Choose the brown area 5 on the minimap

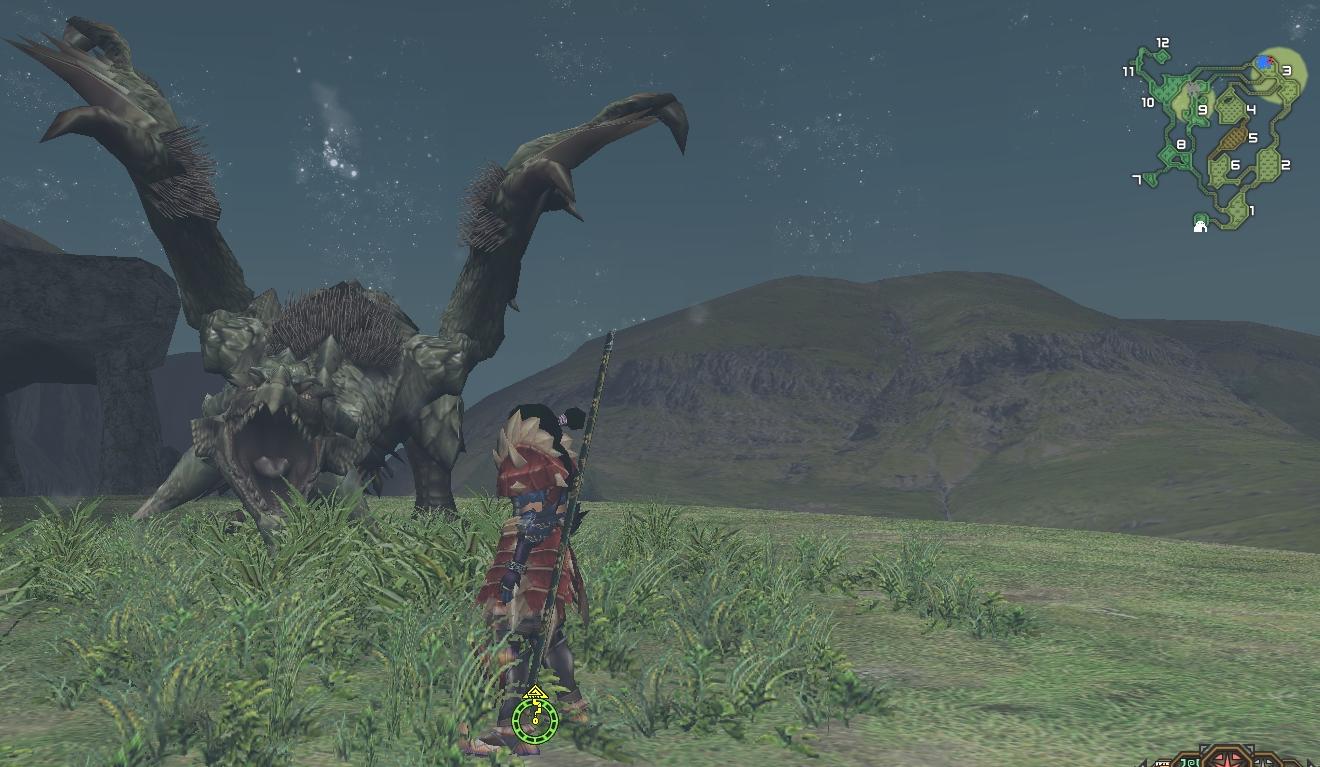(1232, 137)
